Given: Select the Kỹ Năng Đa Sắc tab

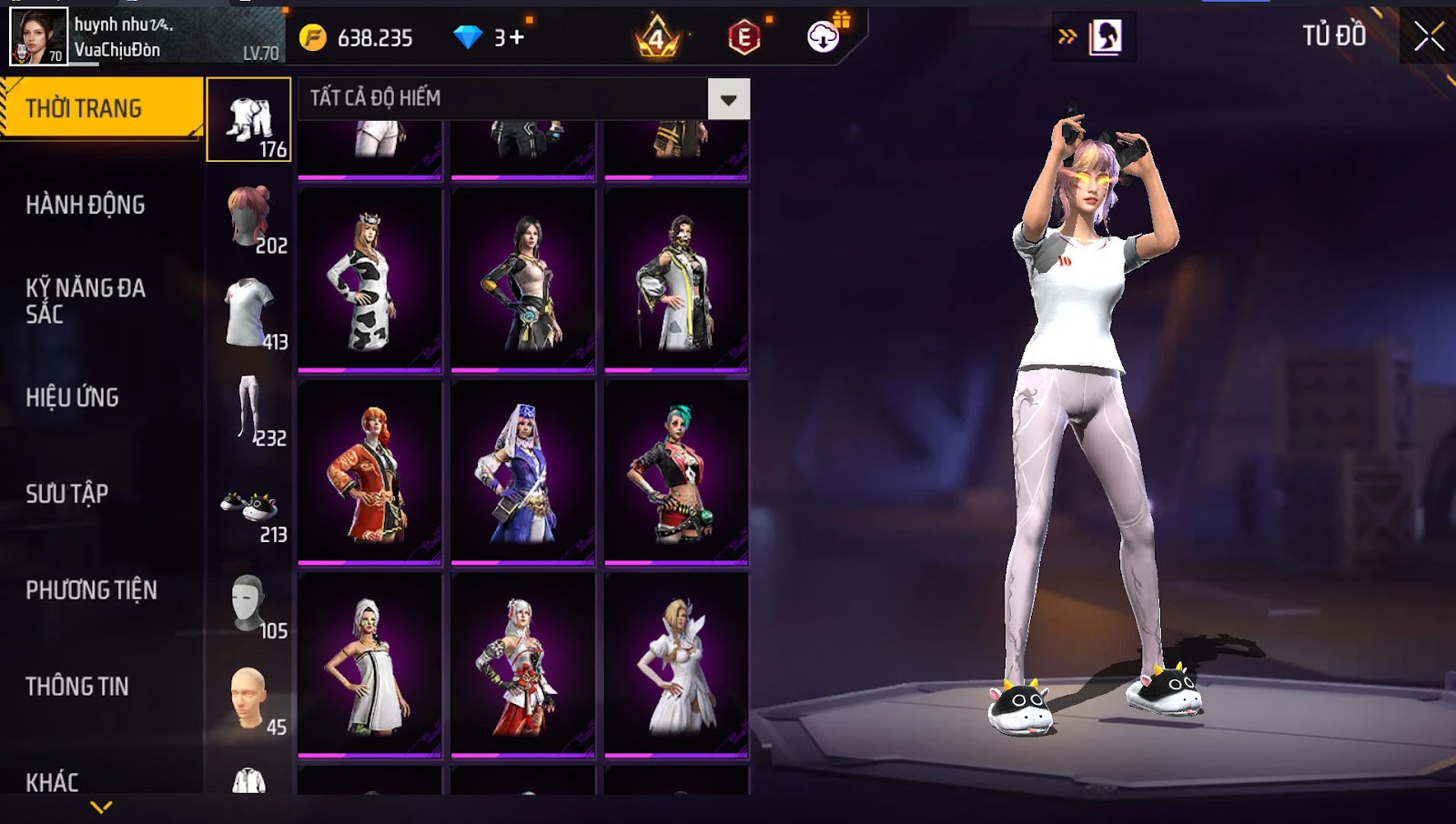Looking at the screenshot, I should click(86, 301).
